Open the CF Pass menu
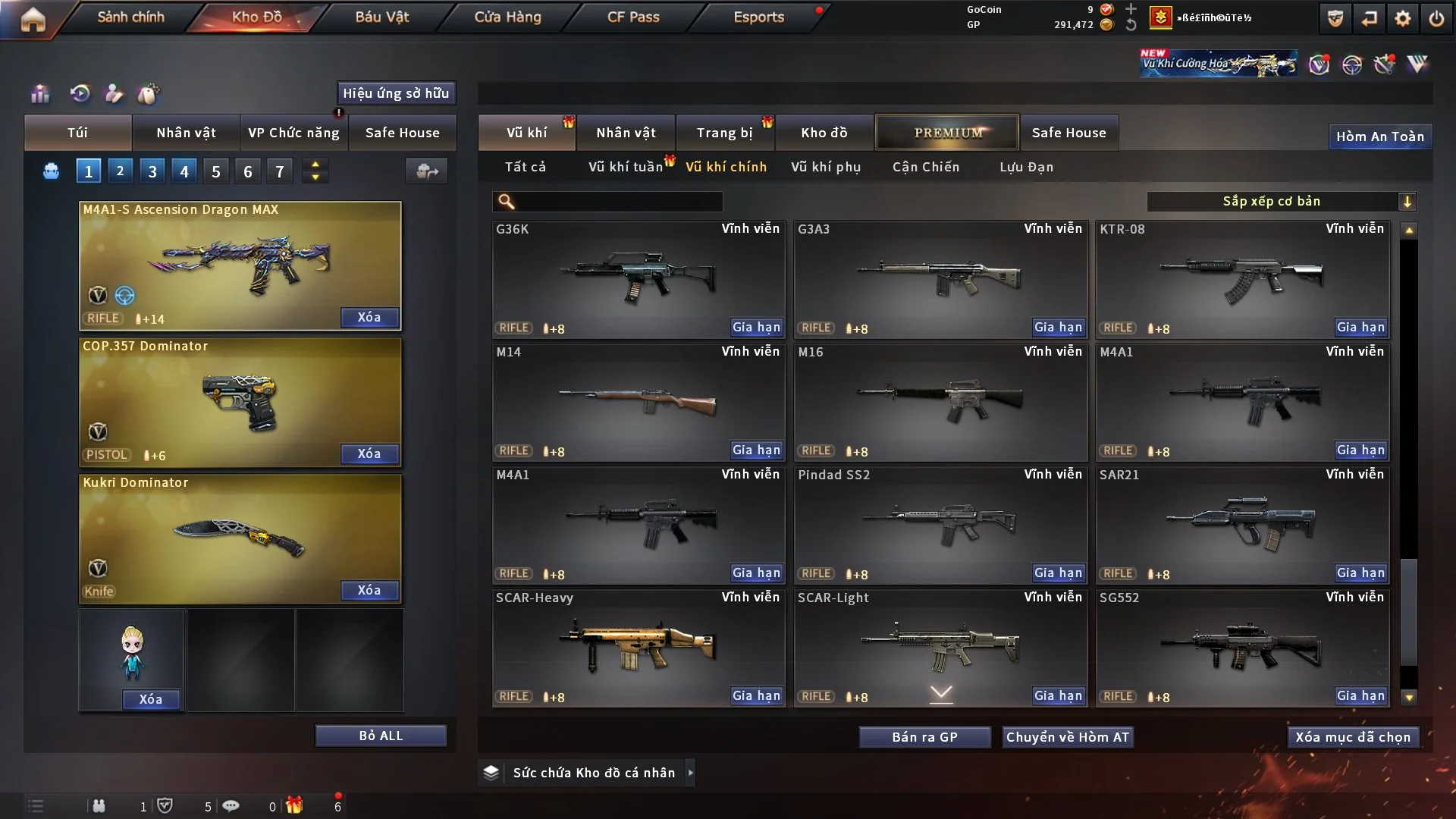The height and width of the screenshot is (819, 1456). tap(633, 17)
